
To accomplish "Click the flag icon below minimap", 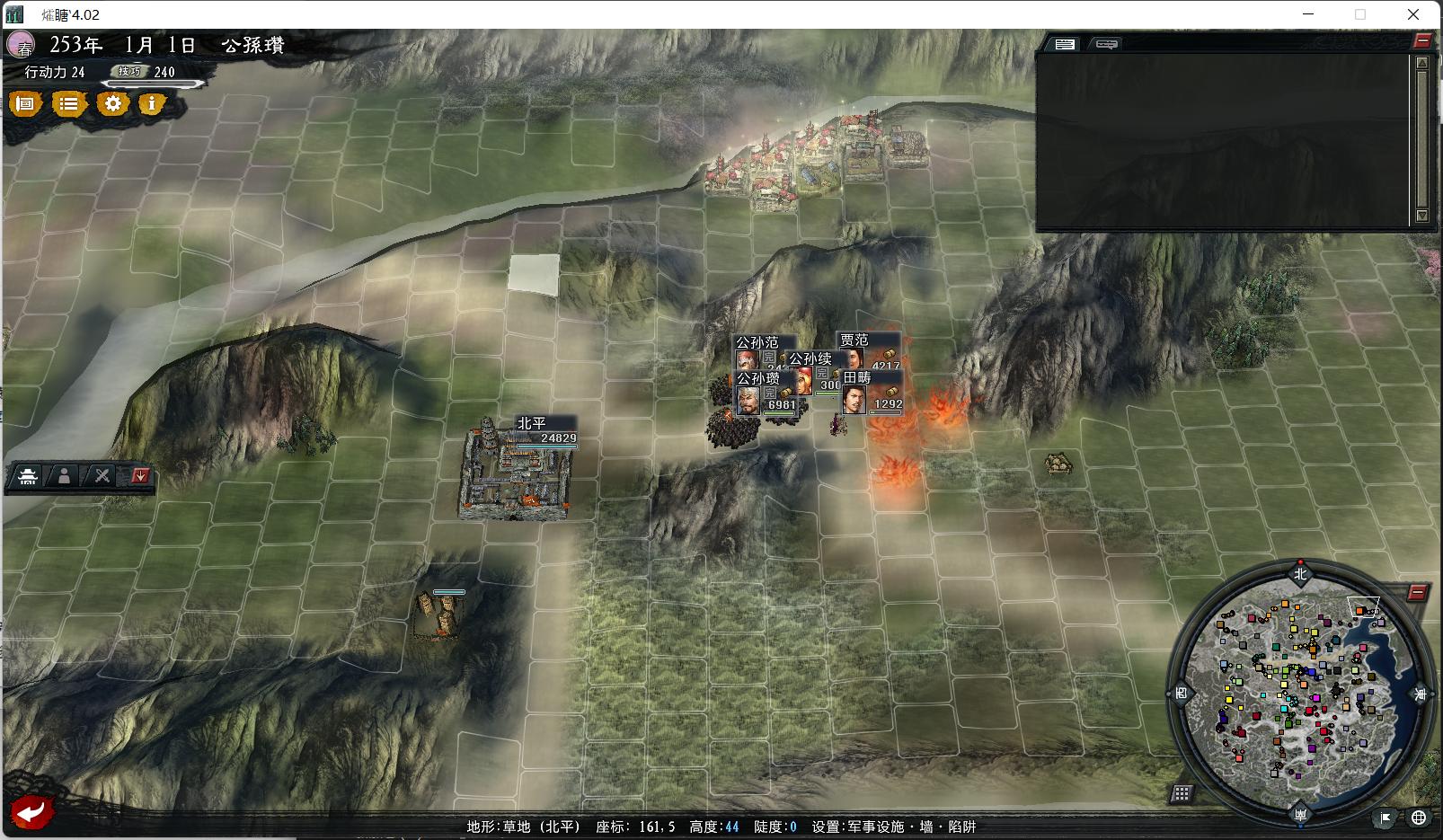I will click(1385, 817).
